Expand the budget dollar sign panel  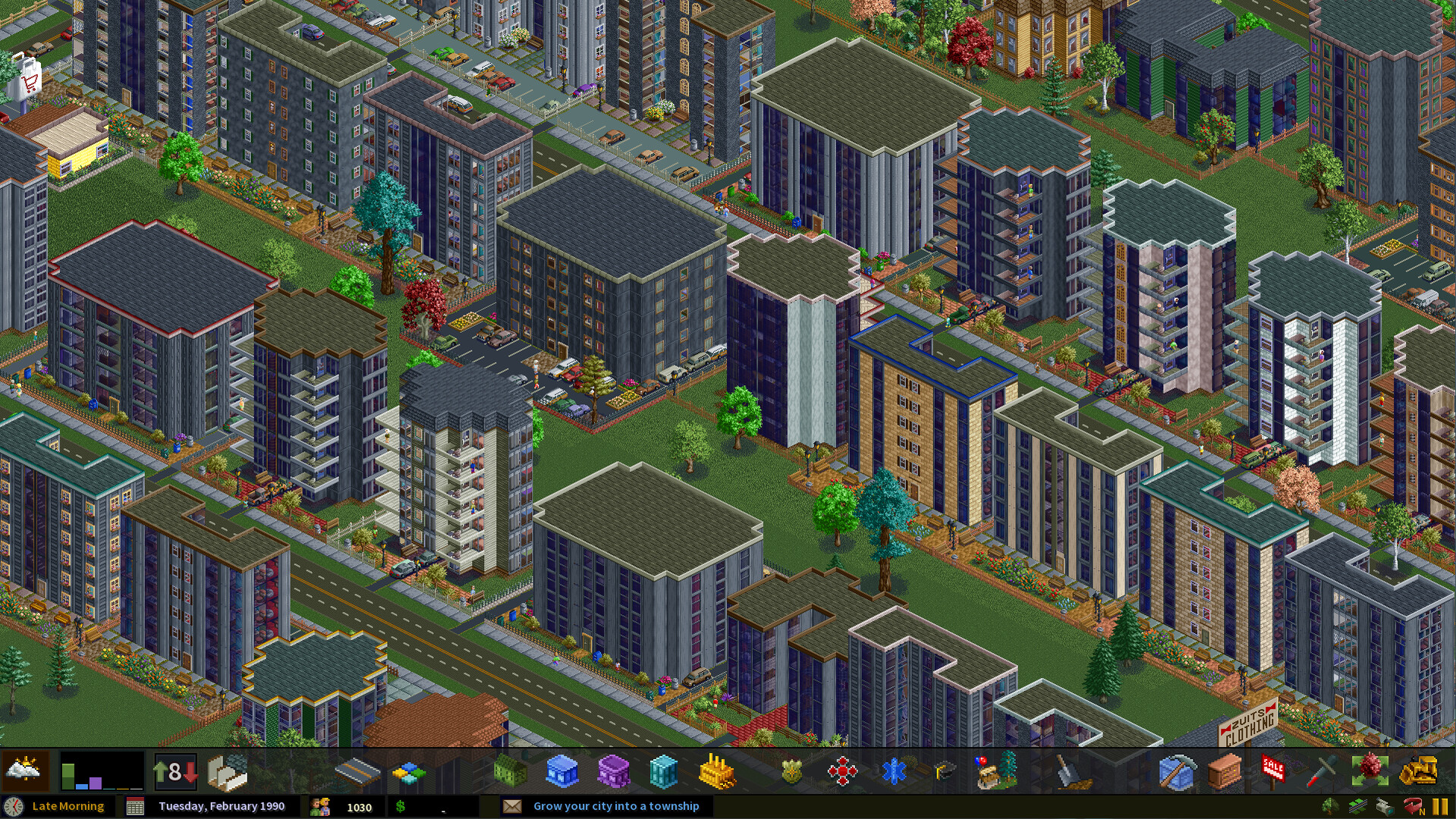click(402, 806)
